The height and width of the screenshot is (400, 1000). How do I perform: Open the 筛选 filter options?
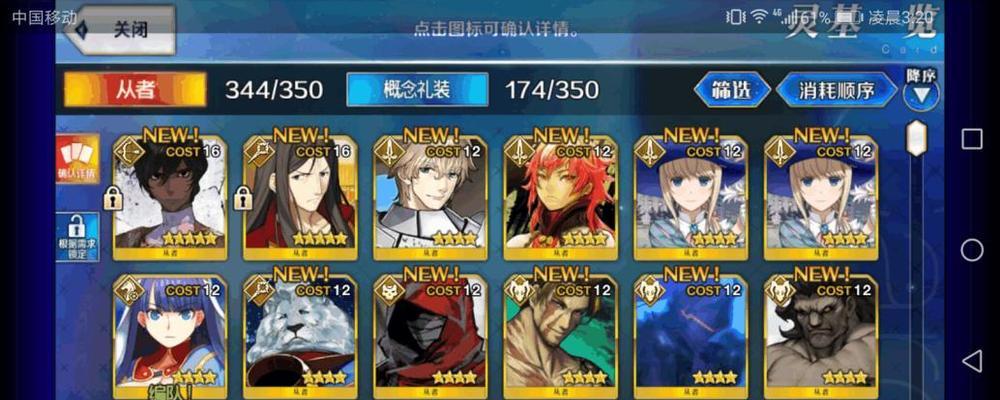tap(732, 90)
